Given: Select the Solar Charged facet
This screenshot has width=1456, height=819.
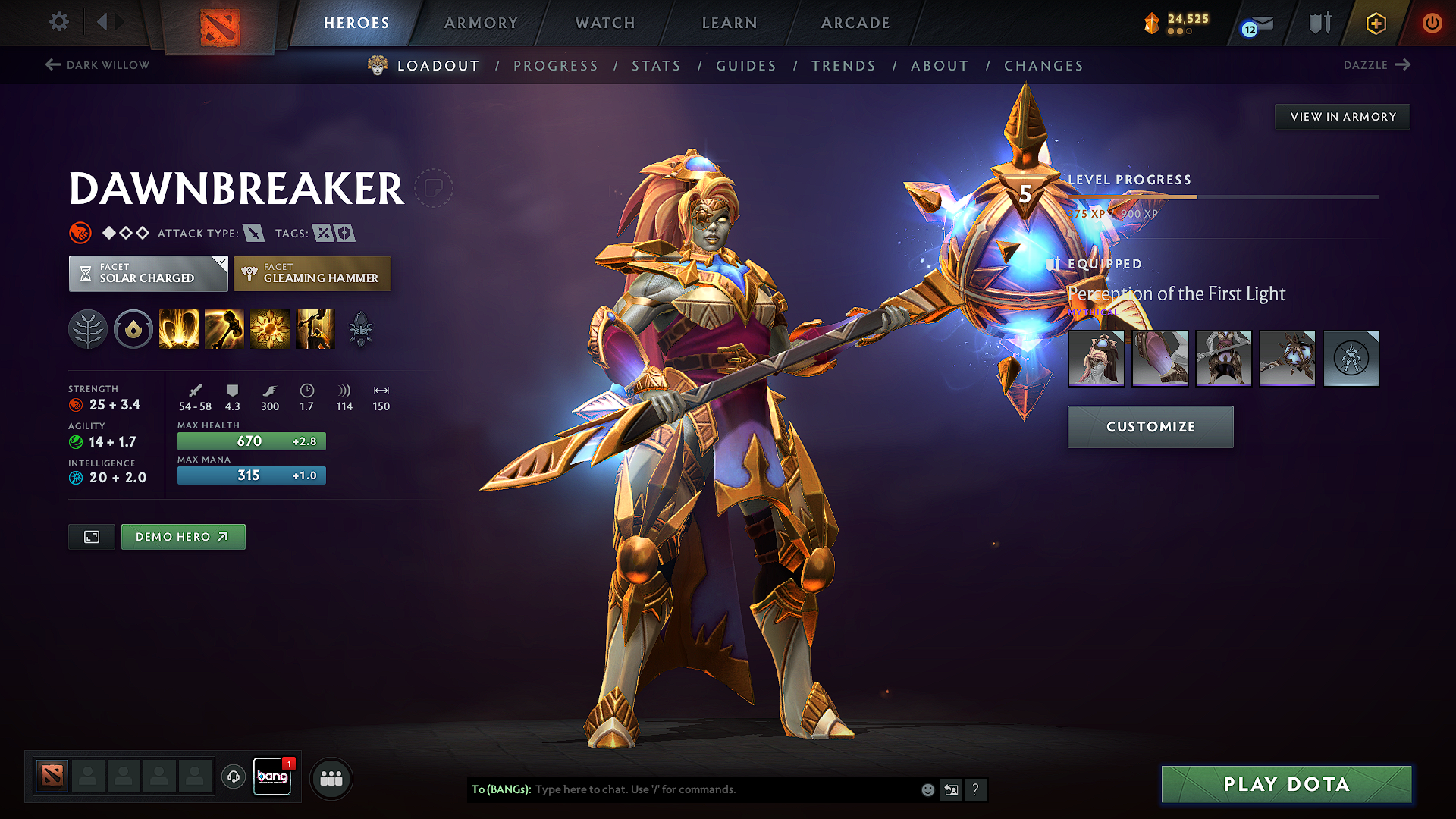Looking at the screenshot, I should pyautogui.click(x=148, y=274).
